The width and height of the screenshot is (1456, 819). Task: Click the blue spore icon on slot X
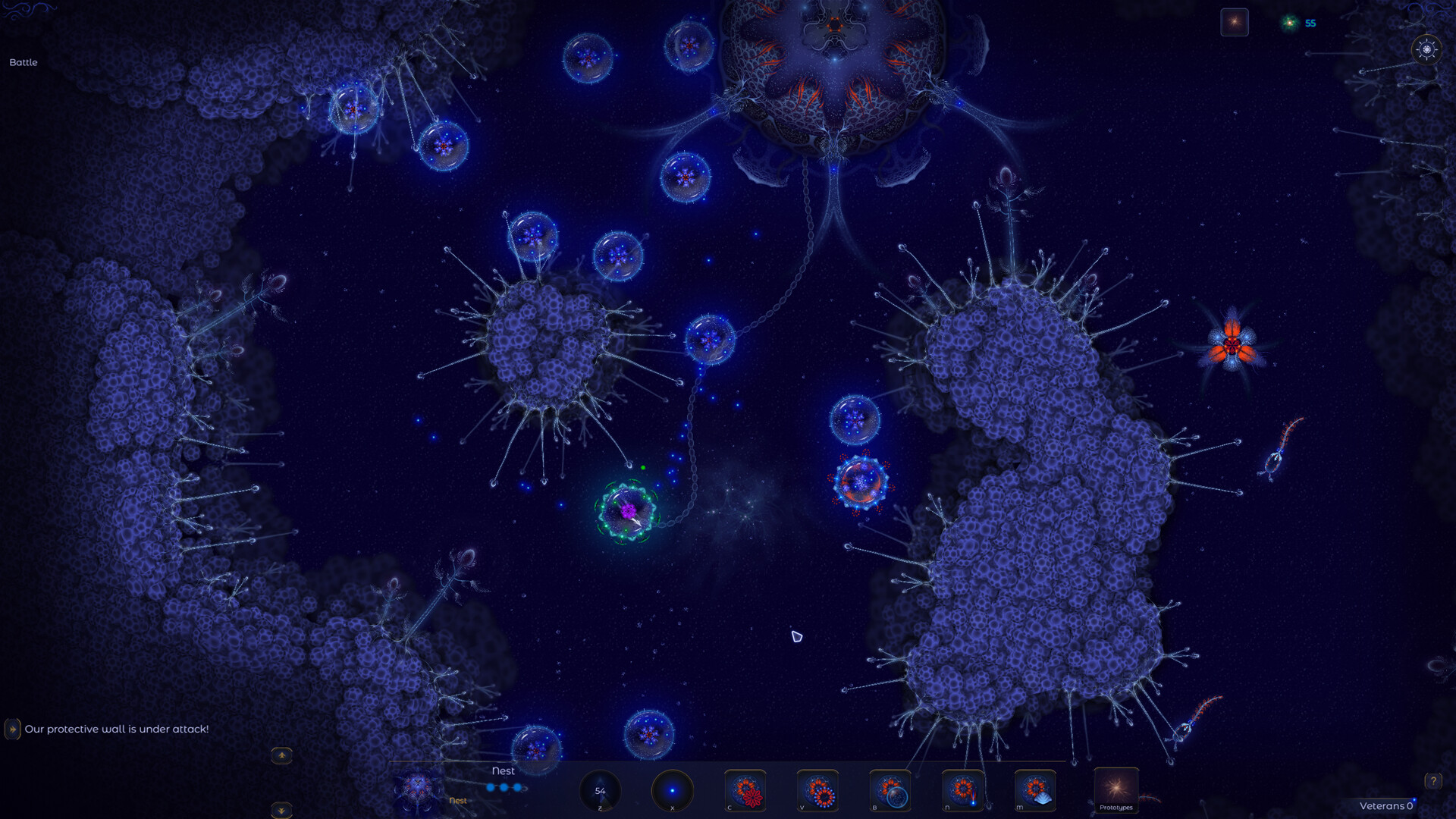[x=672, y=790]
